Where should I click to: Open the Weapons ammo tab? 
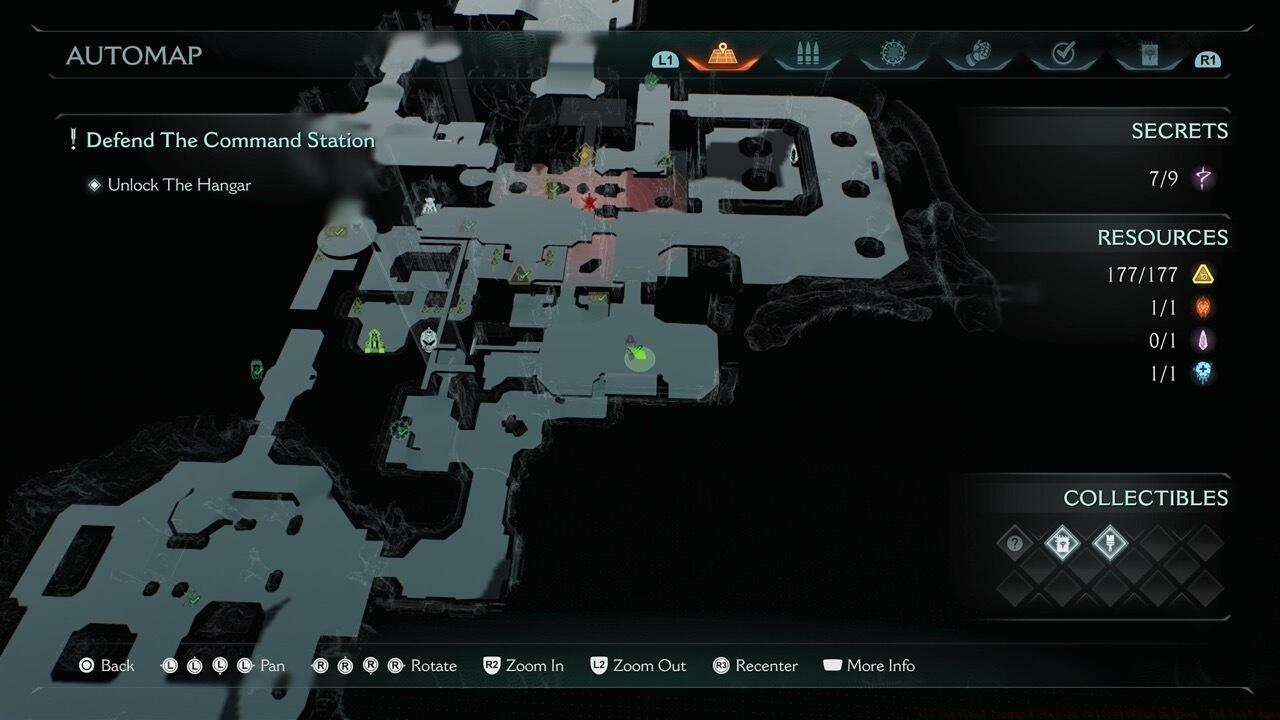click(807, 55)
